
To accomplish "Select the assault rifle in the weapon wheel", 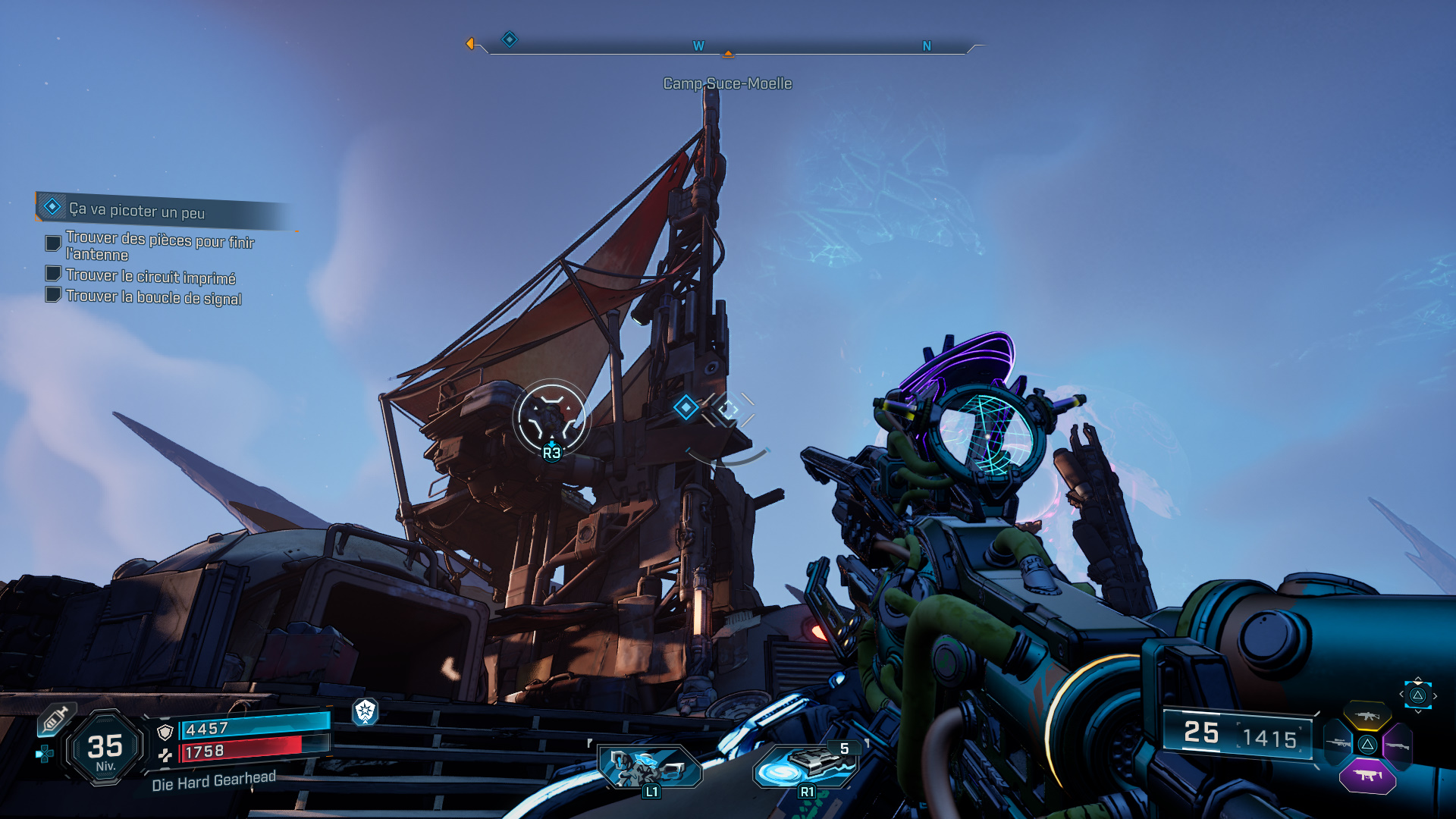I will (1367, 715).
